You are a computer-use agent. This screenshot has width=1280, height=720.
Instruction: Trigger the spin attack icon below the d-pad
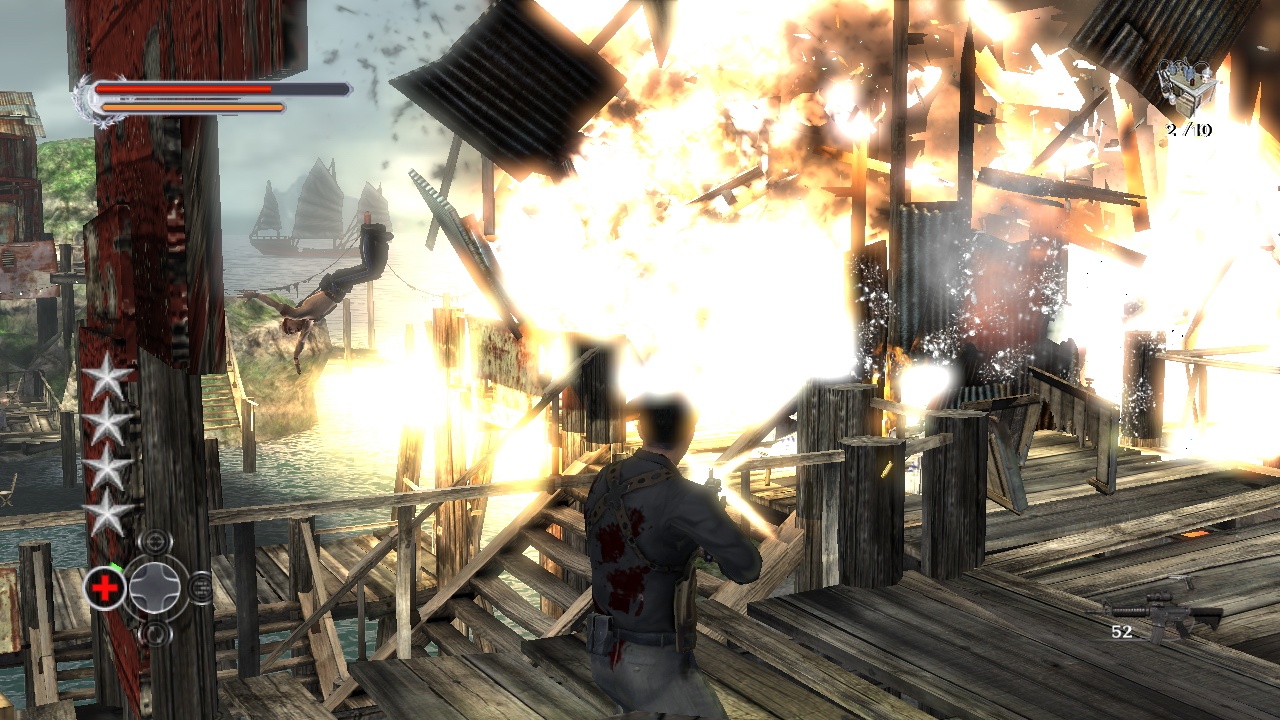pos(154,632)
